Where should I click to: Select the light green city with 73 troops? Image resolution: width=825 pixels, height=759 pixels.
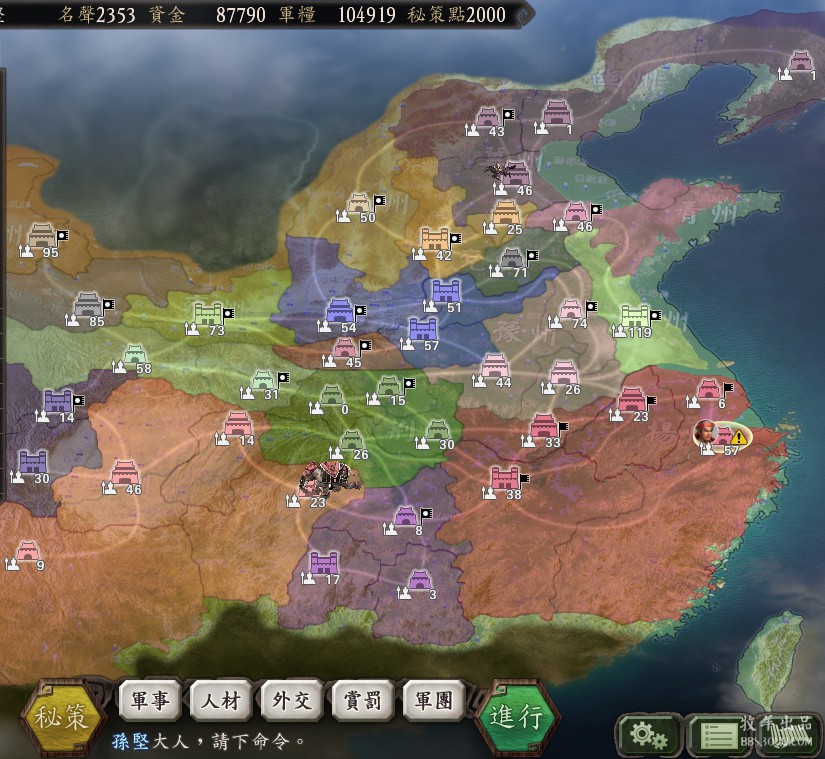click(210, 315)
